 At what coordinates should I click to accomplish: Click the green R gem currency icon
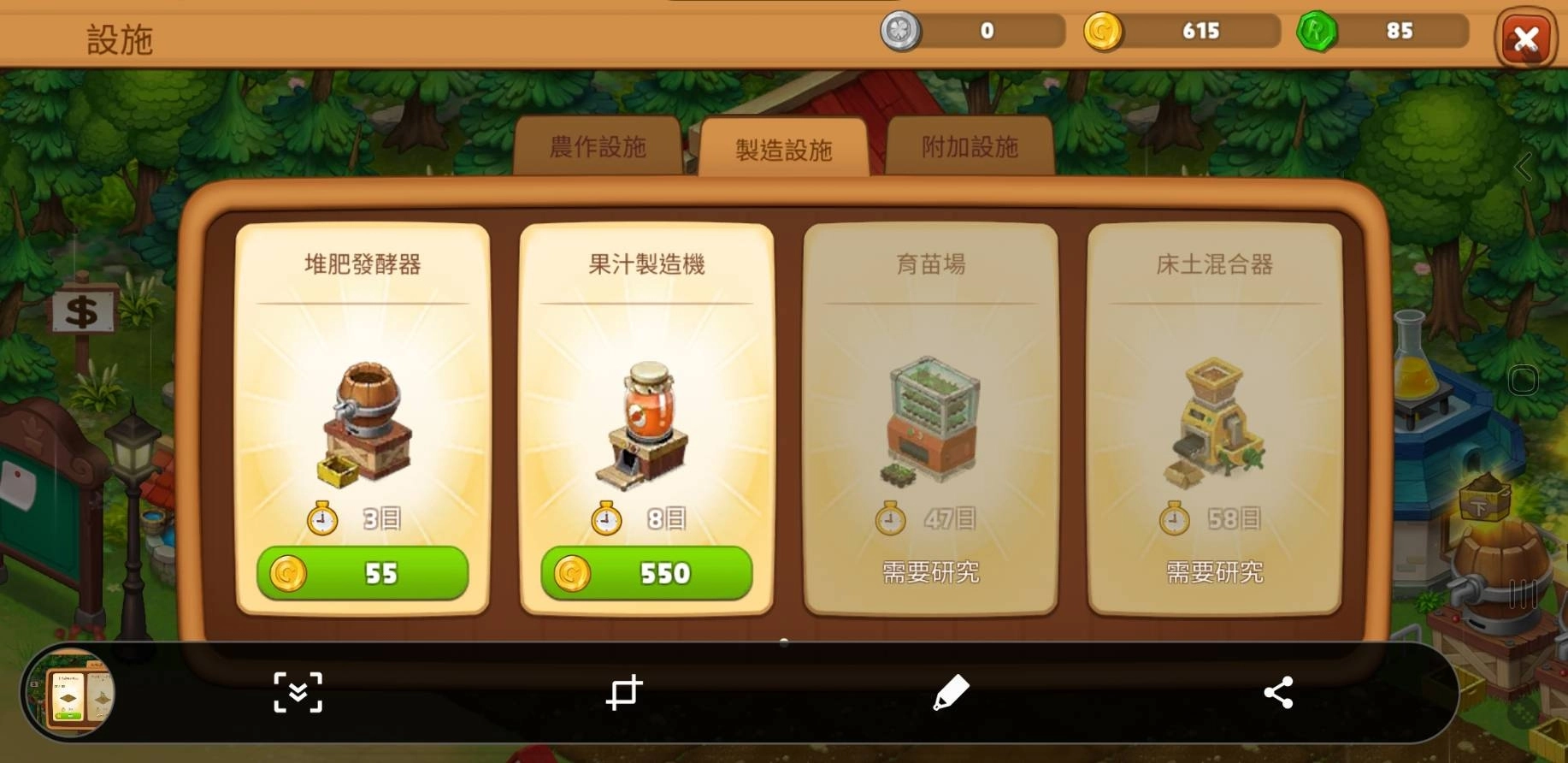click(x=1317, y=32)
